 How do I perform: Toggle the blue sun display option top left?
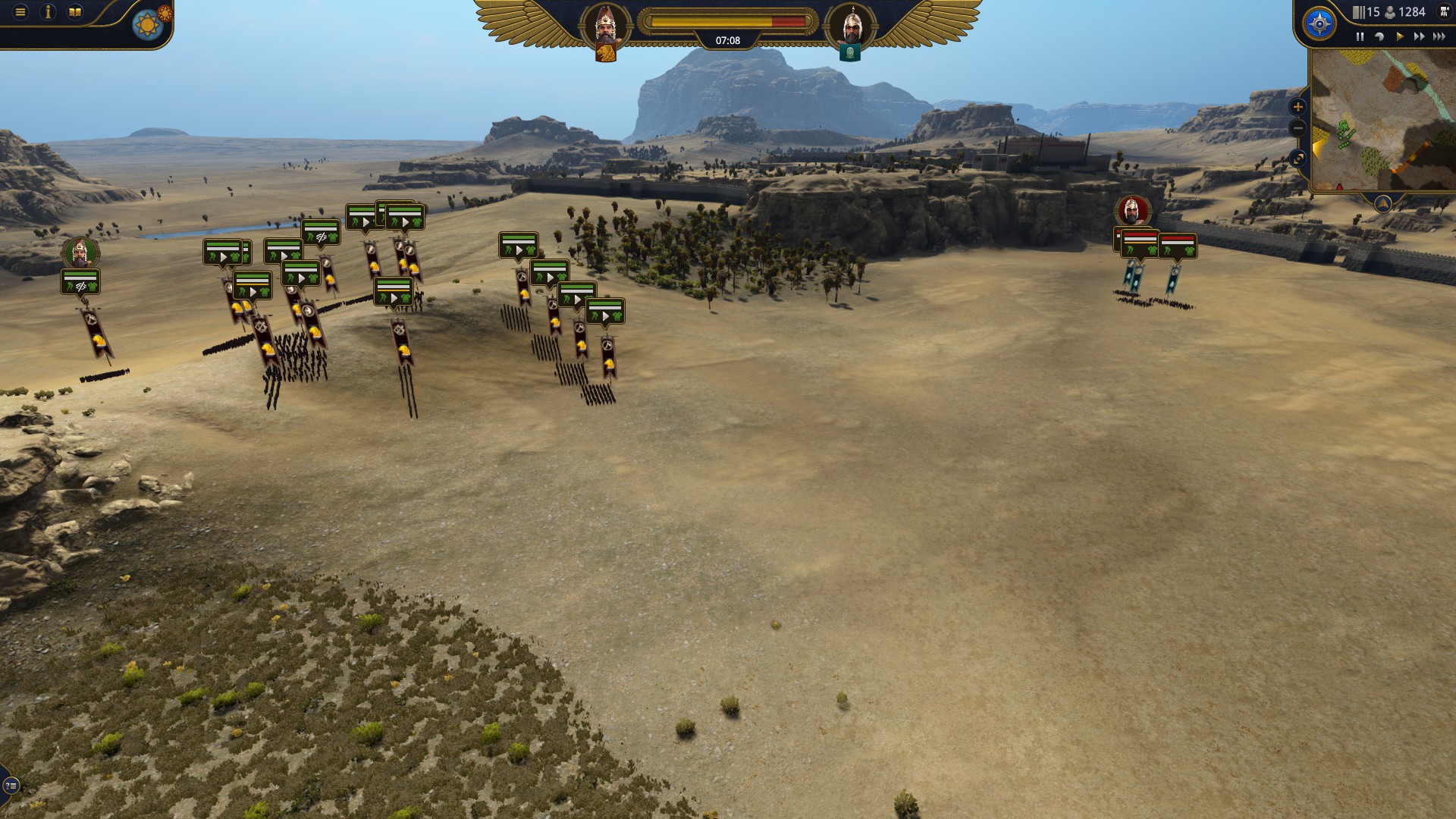tap(146, 24)
